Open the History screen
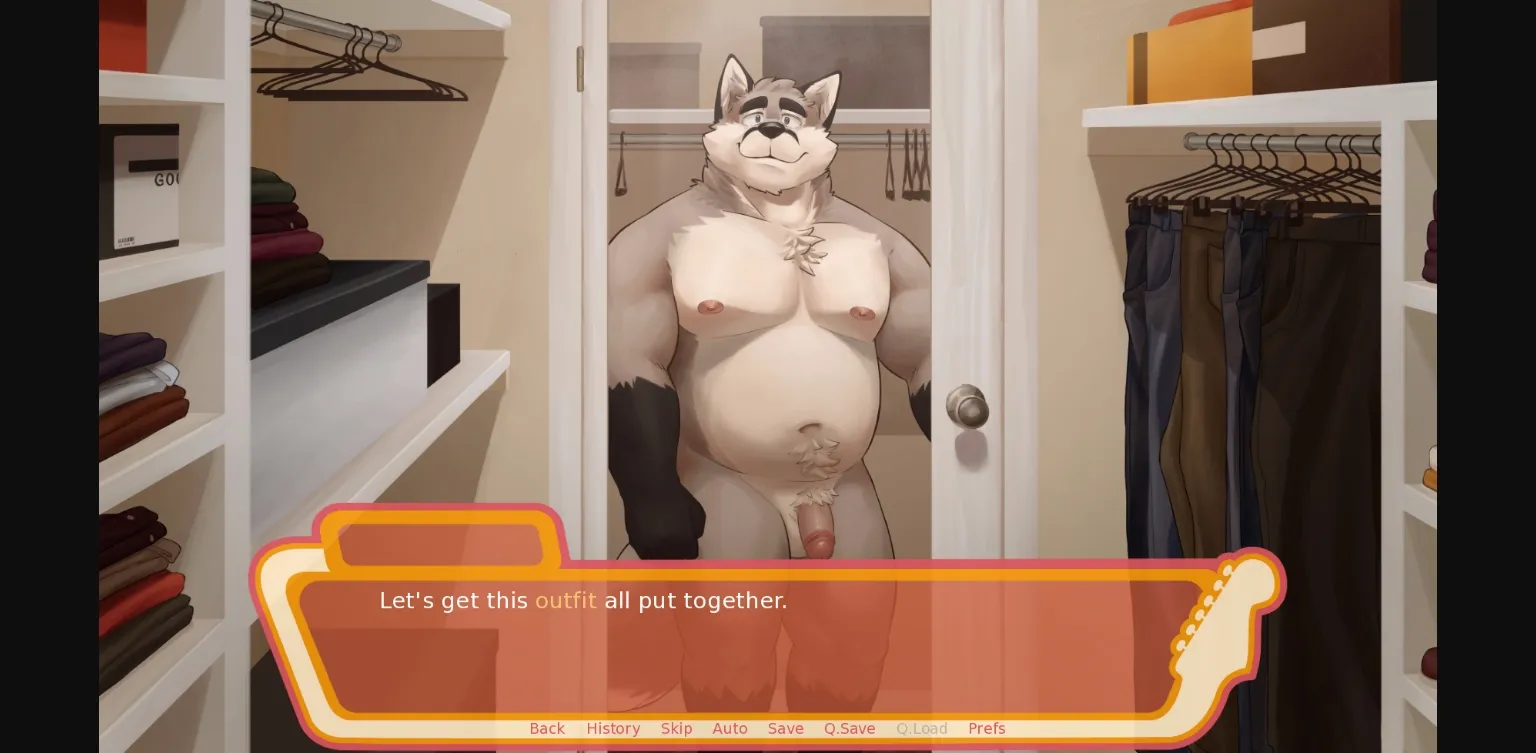 [x=613, y=729]
